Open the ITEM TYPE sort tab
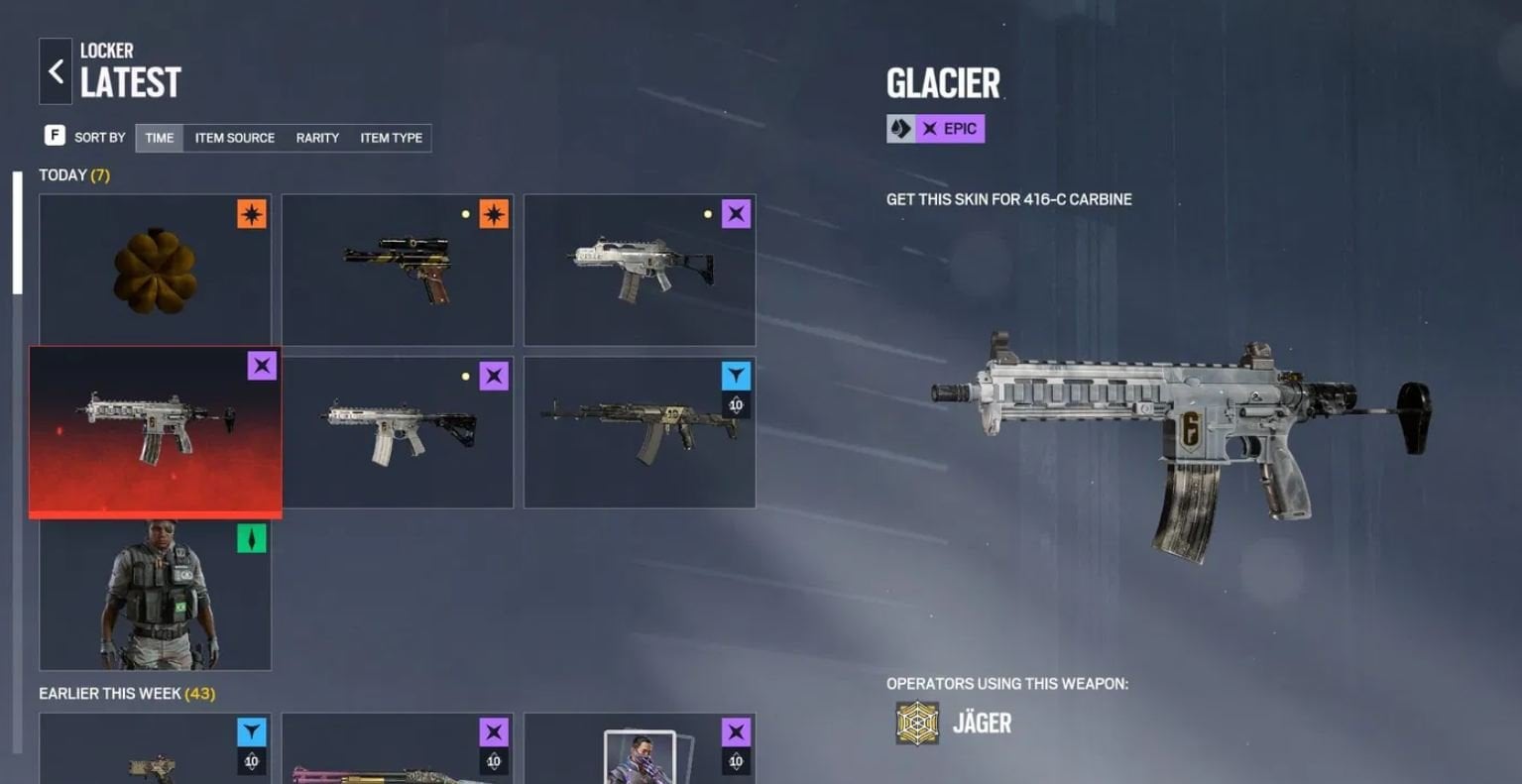1522x784 pixels. [x=392, y=138]
